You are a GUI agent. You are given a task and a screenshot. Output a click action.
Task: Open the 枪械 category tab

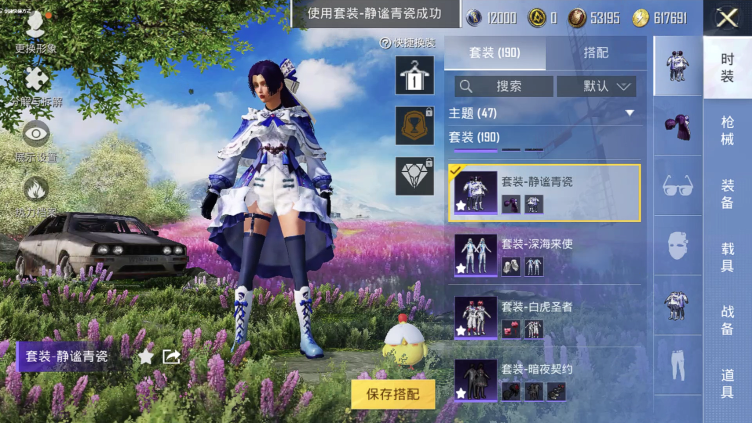point(727,131)
